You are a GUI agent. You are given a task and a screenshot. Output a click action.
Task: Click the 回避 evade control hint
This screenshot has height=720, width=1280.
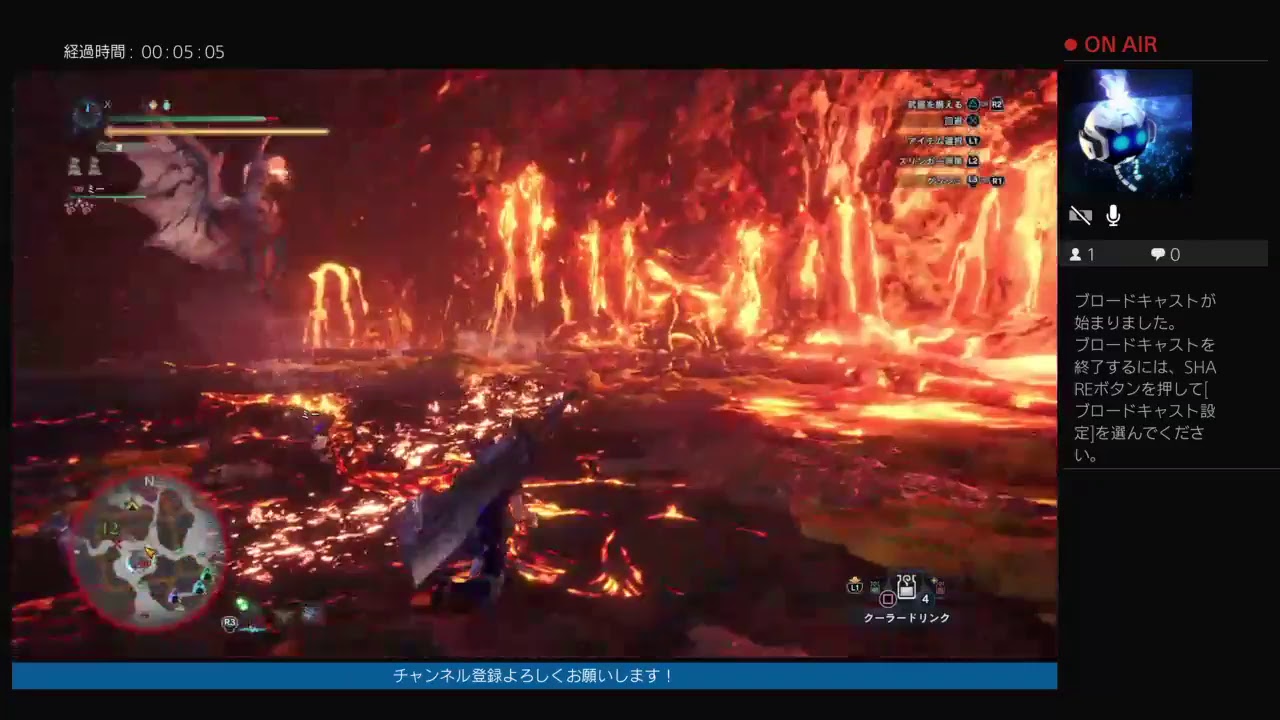click(x=957, y=121)
